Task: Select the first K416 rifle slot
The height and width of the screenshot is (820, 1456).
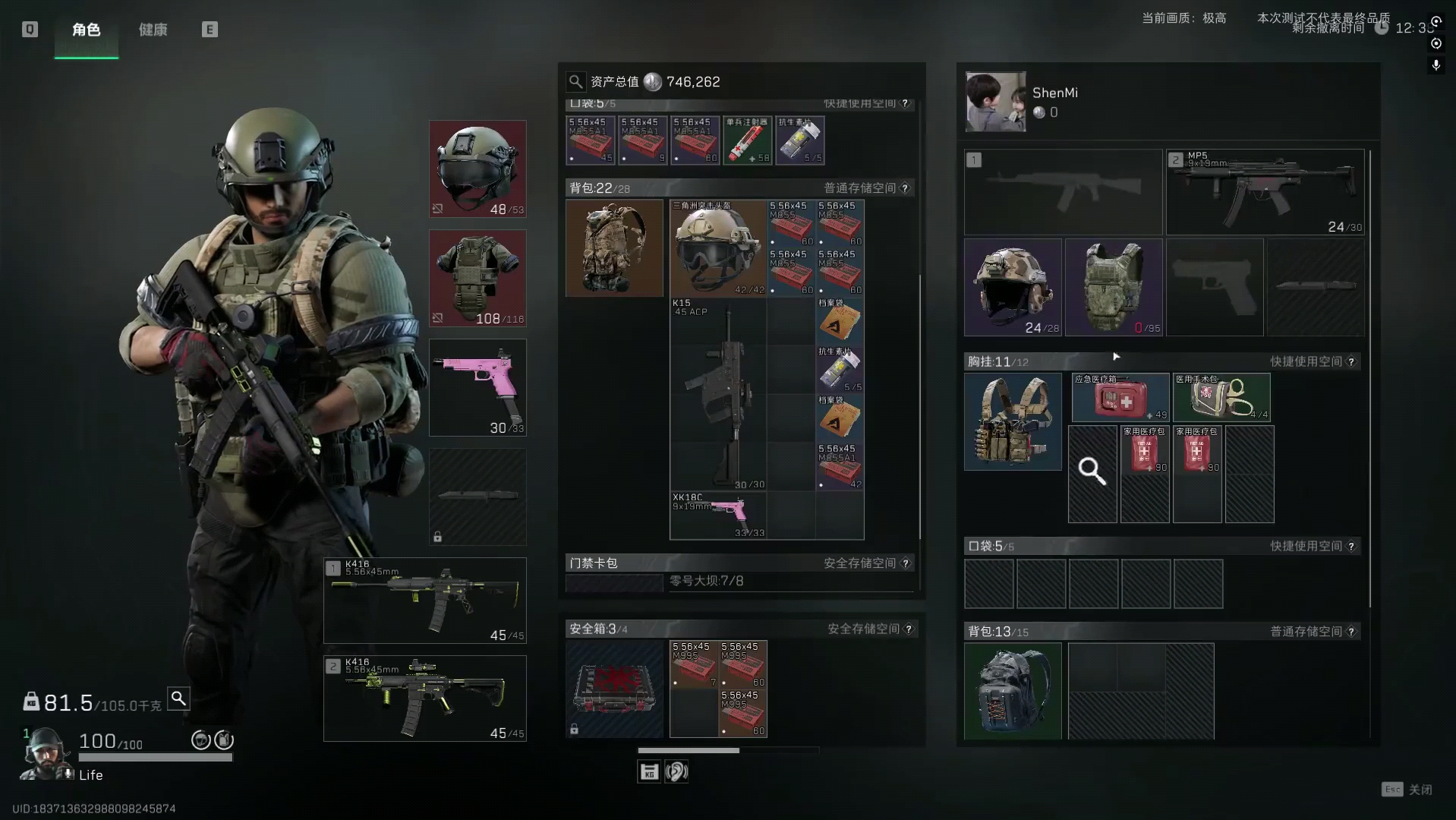Action: click(425, 601)
